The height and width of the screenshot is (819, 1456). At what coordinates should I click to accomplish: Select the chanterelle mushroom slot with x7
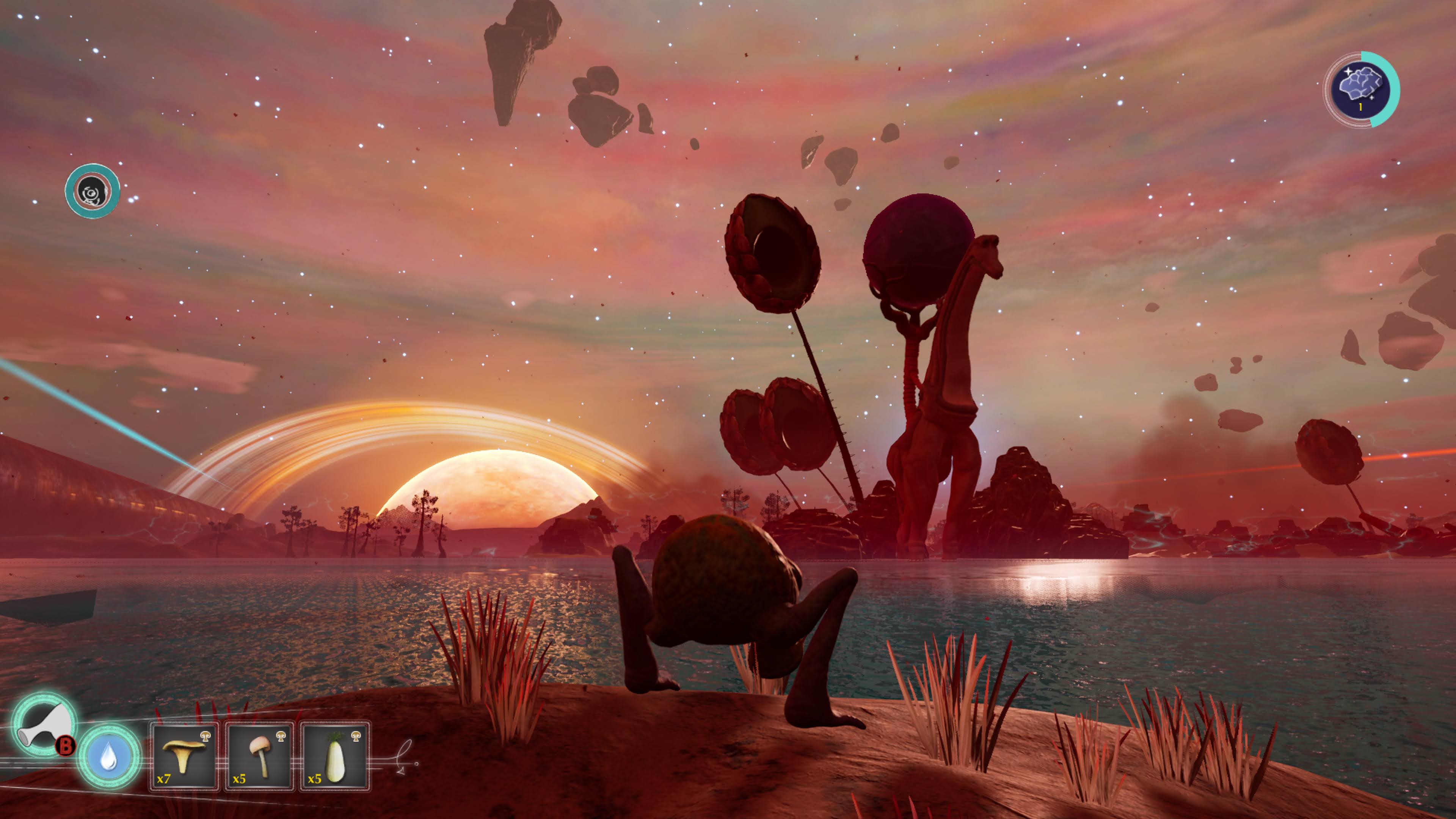(x=184, y=756)
